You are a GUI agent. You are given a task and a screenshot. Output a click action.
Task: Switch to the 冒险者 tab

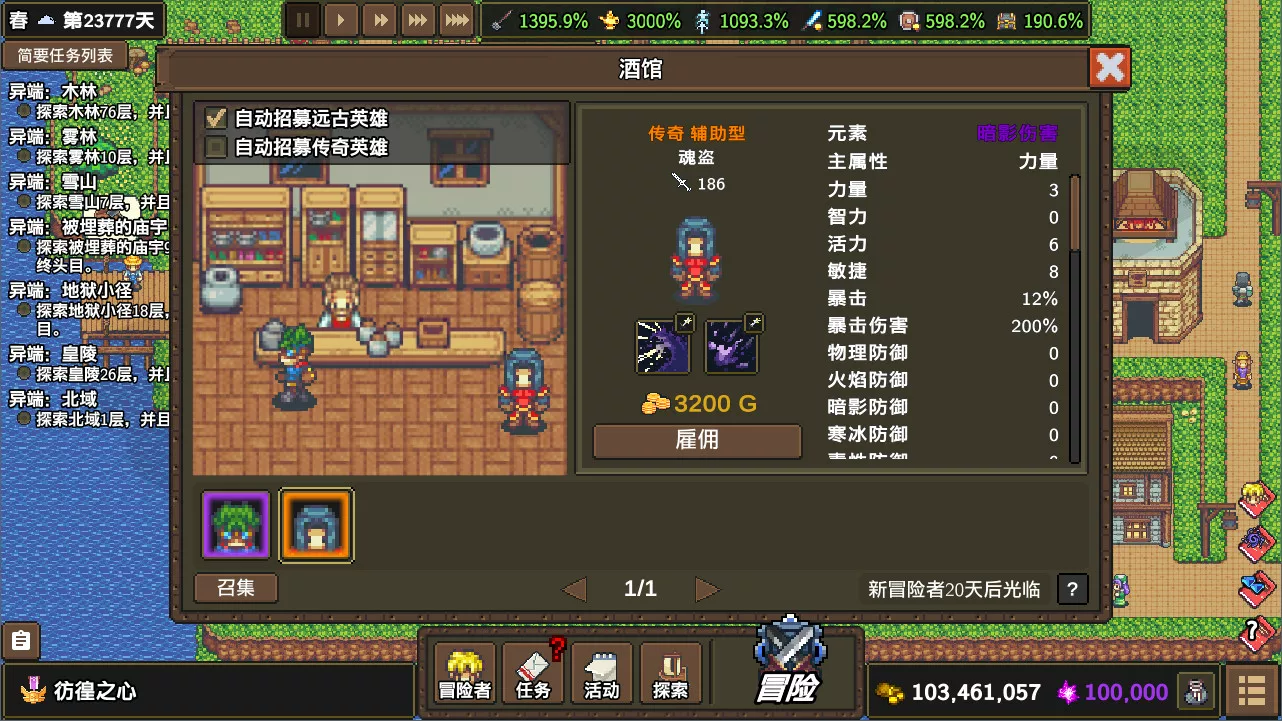(x=464, y=670)
